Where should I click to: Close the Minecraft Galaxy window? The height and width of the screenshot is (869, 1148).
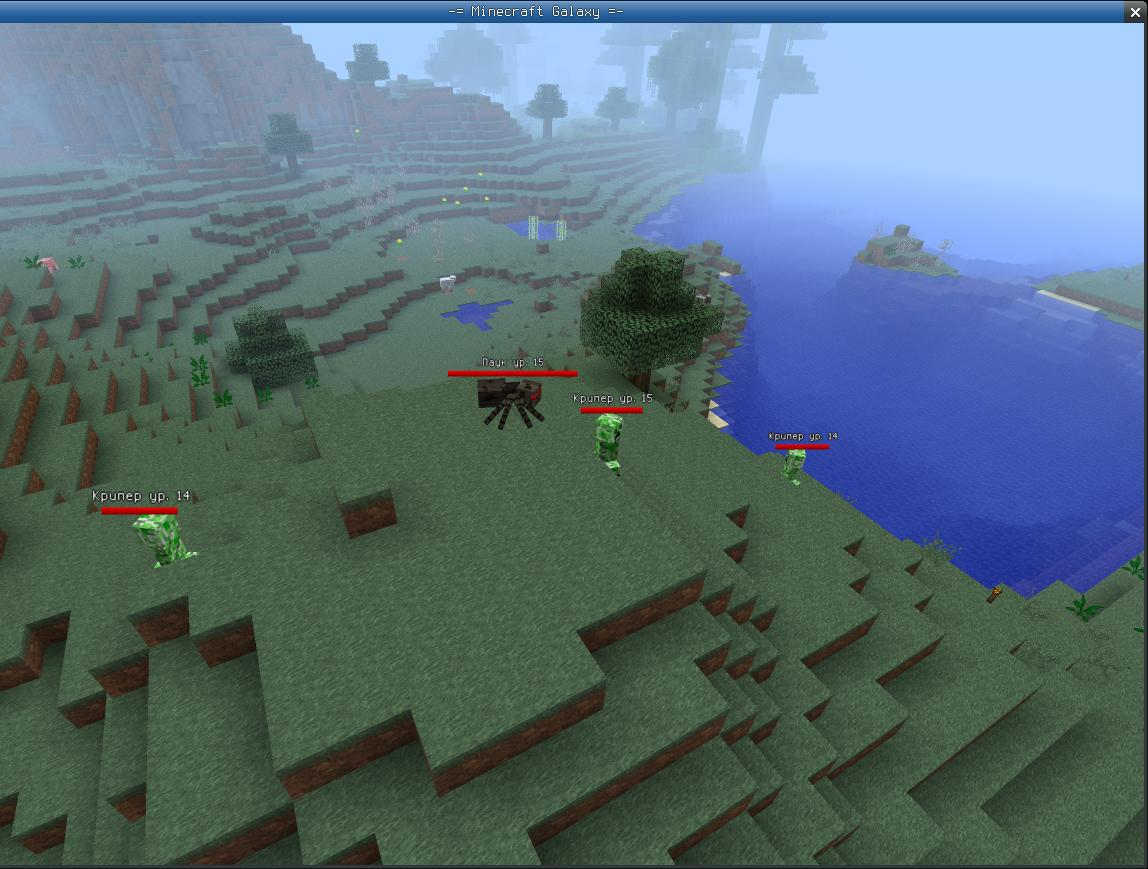pos(1135,12)
